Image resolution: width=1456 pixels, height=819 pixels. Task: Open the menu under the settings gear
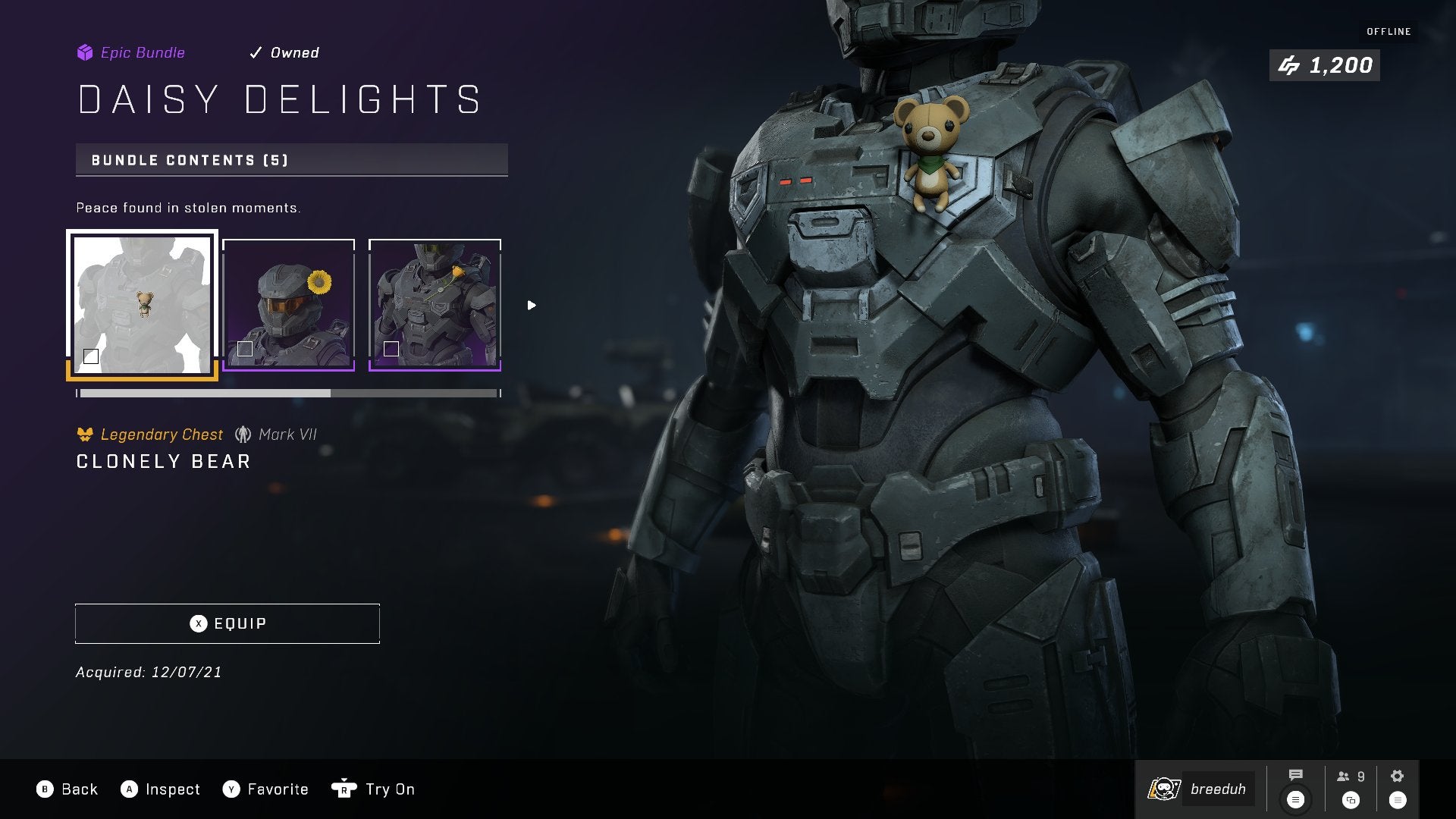1396,799
